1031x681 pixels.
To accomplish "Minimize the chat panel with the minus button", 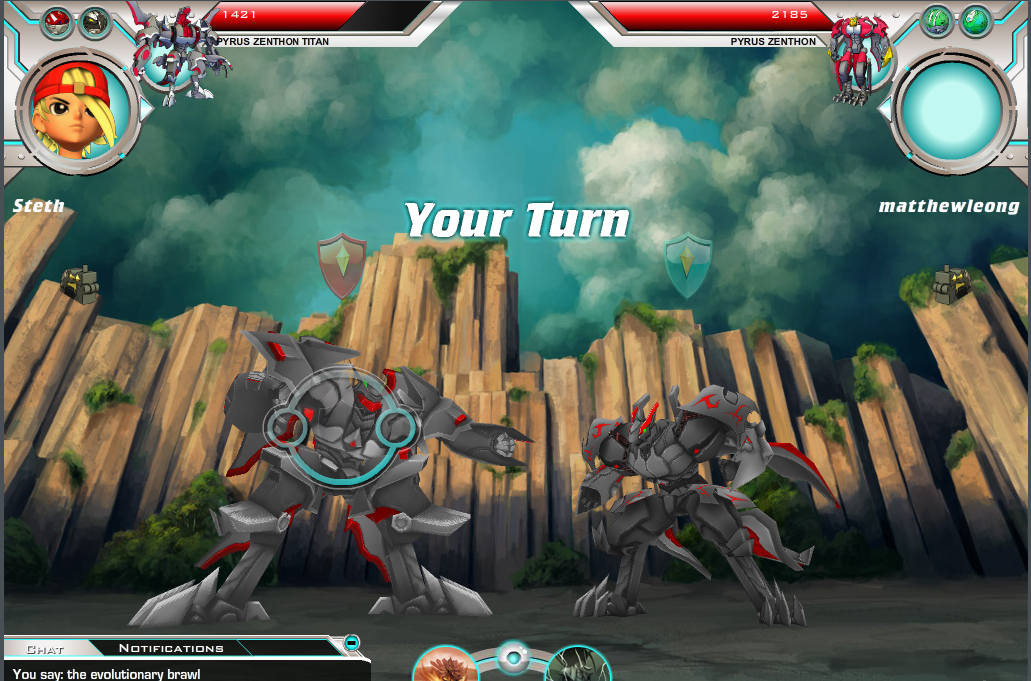I will pos(352,643).
